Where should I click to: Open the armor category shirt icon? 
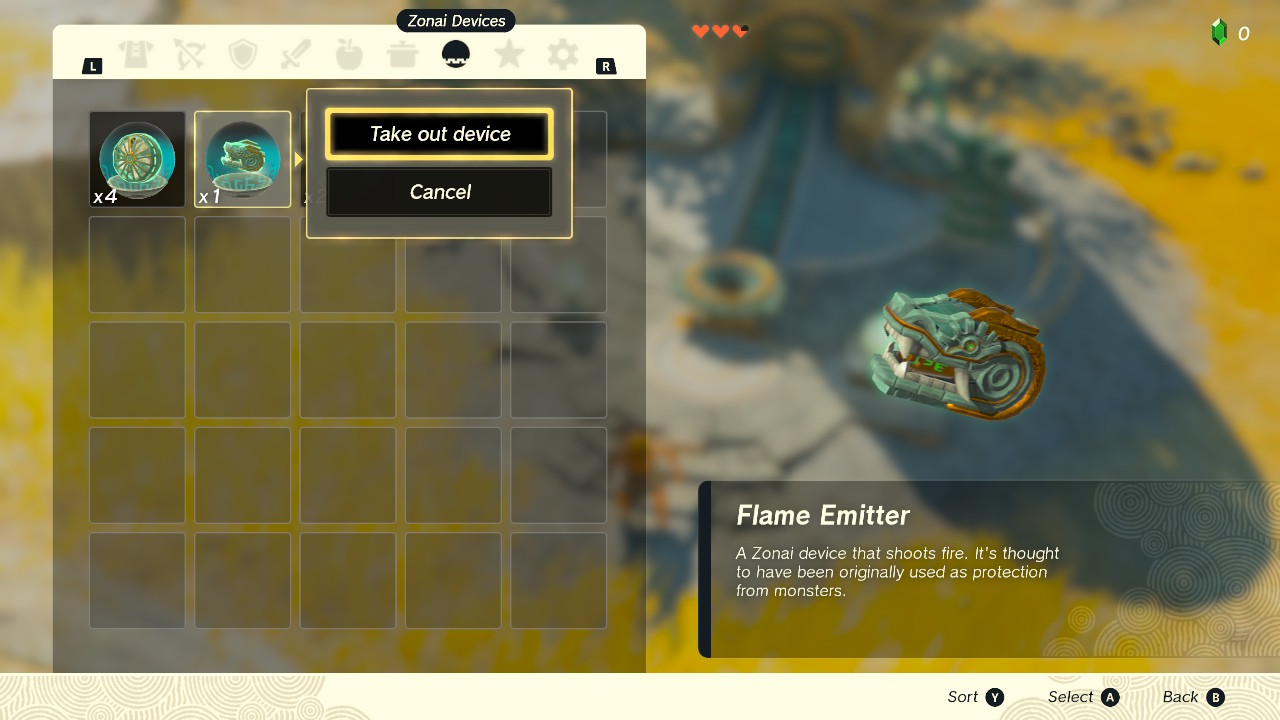[137, 53]
